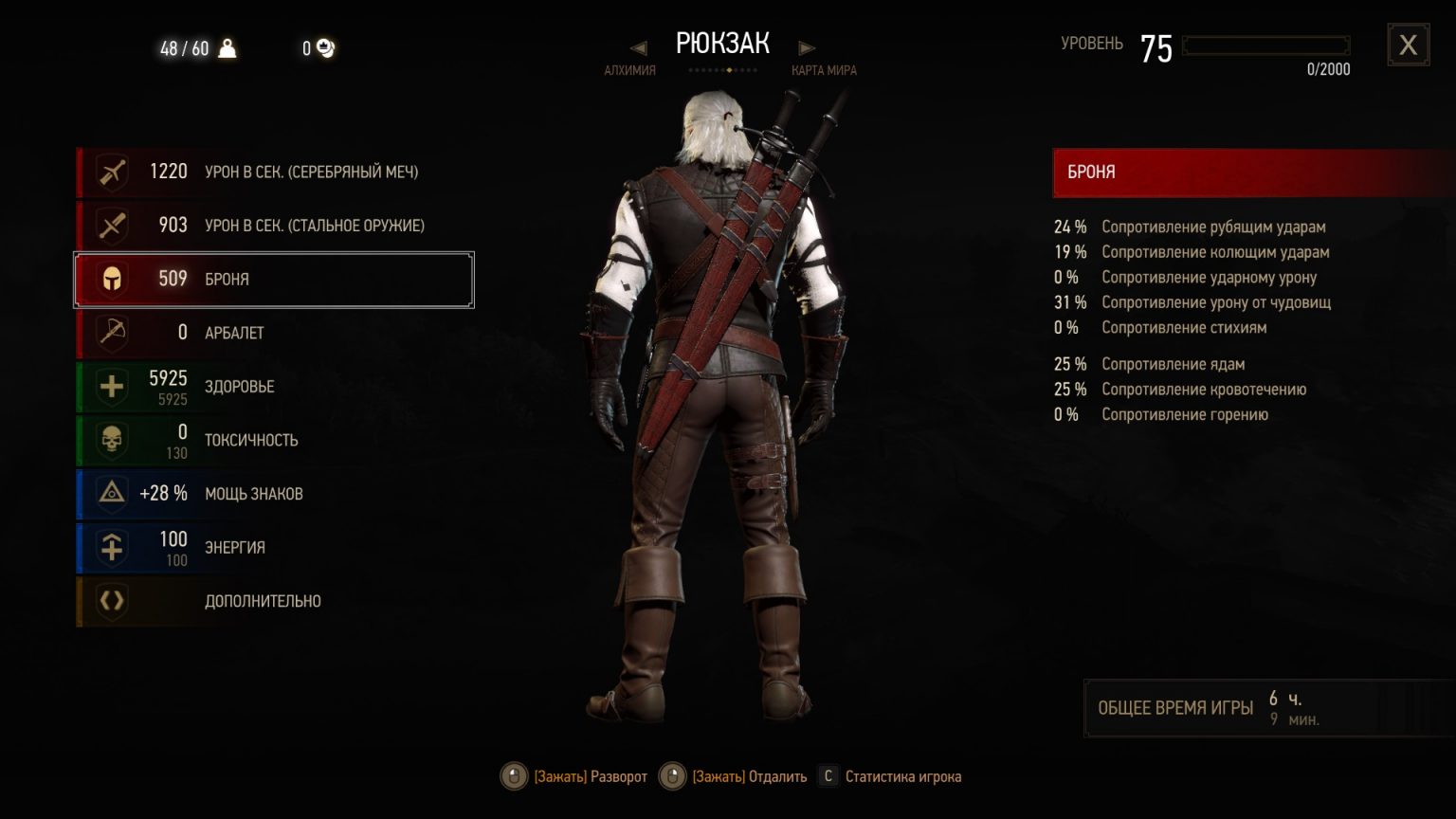
Task: Open the Здоровье health stat details
Action: [x=275, y=387]
